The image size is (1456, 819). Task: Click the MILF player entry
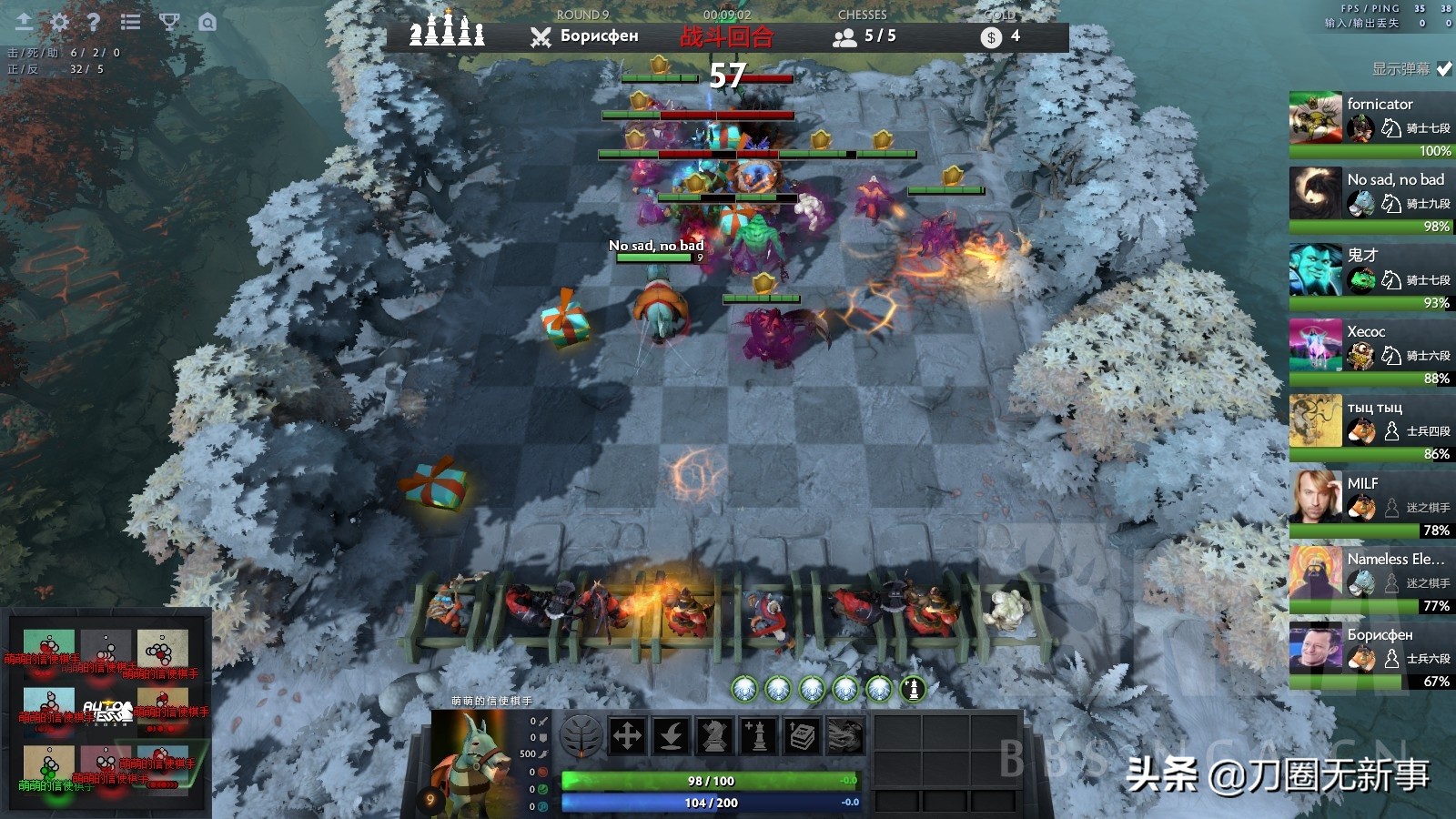[x=1368, y=498]
